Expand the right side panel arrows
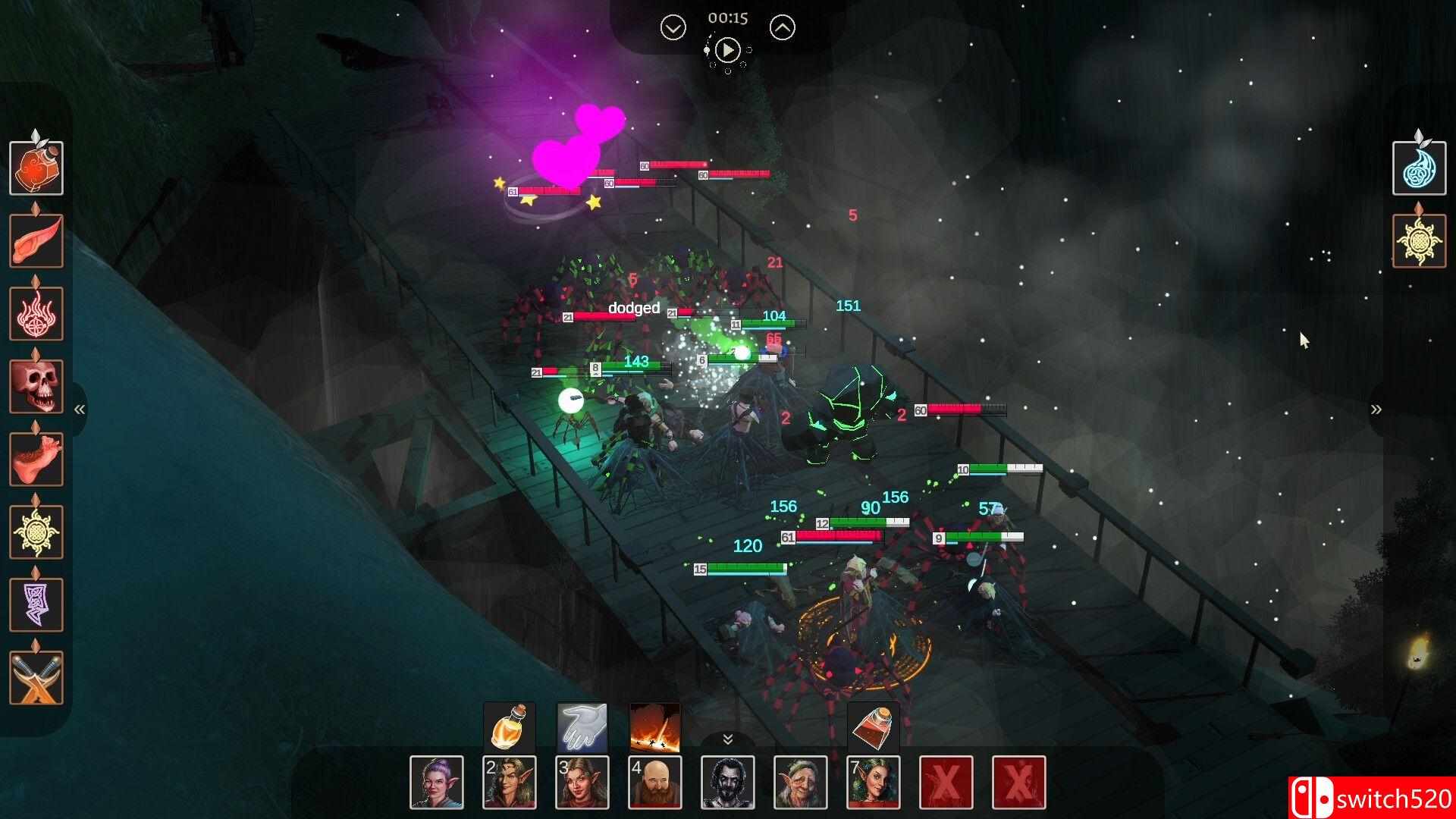Image resolution: width=1456 pixels, height=819 pixels. [x=1376, y=409]
